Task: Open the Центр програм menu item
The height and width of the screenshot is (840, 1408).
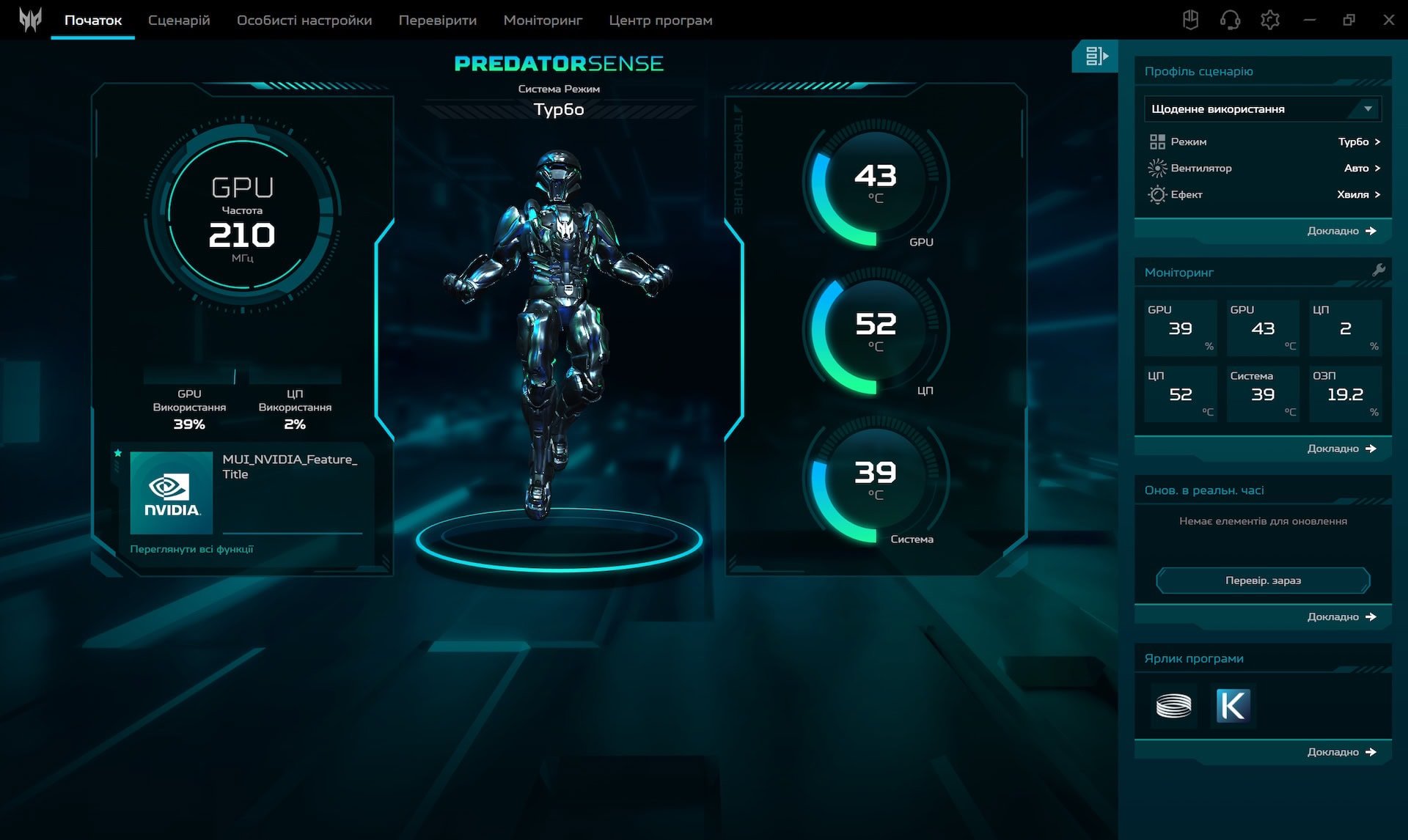Action: (659, 21)
